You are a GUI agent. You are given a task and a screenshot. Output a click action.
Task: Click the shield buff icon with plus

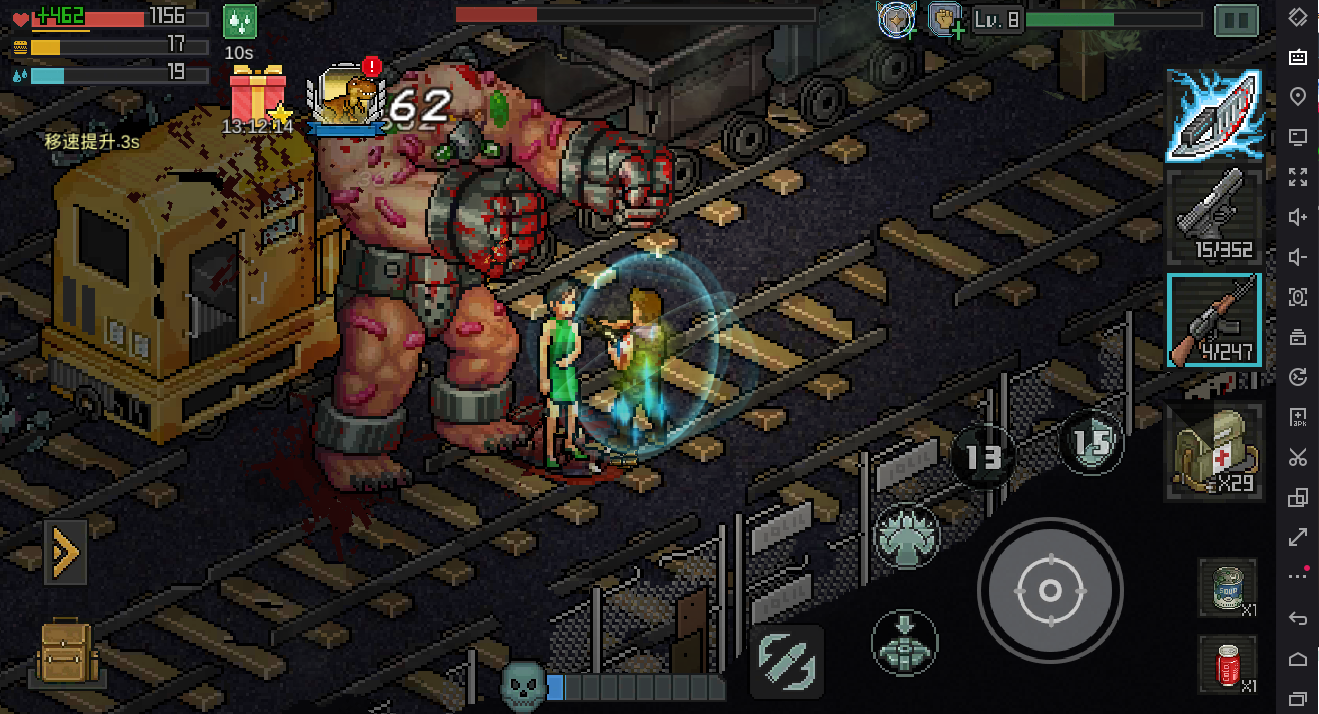pyautogui.click(x=896, y=19)
